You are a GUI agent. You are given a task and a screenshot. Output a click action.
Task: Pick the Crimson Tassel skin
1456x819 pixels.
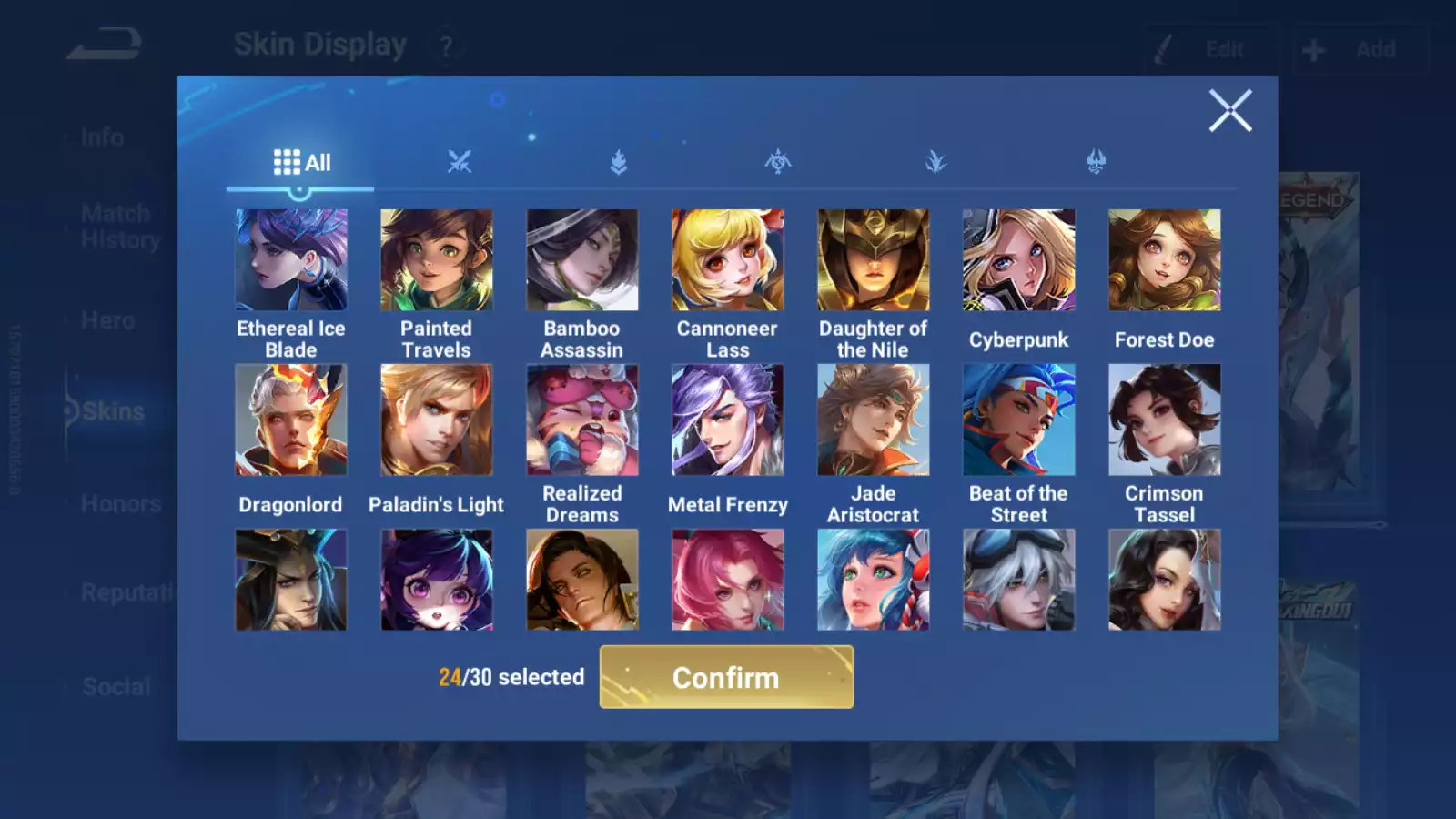[1165, 420]
